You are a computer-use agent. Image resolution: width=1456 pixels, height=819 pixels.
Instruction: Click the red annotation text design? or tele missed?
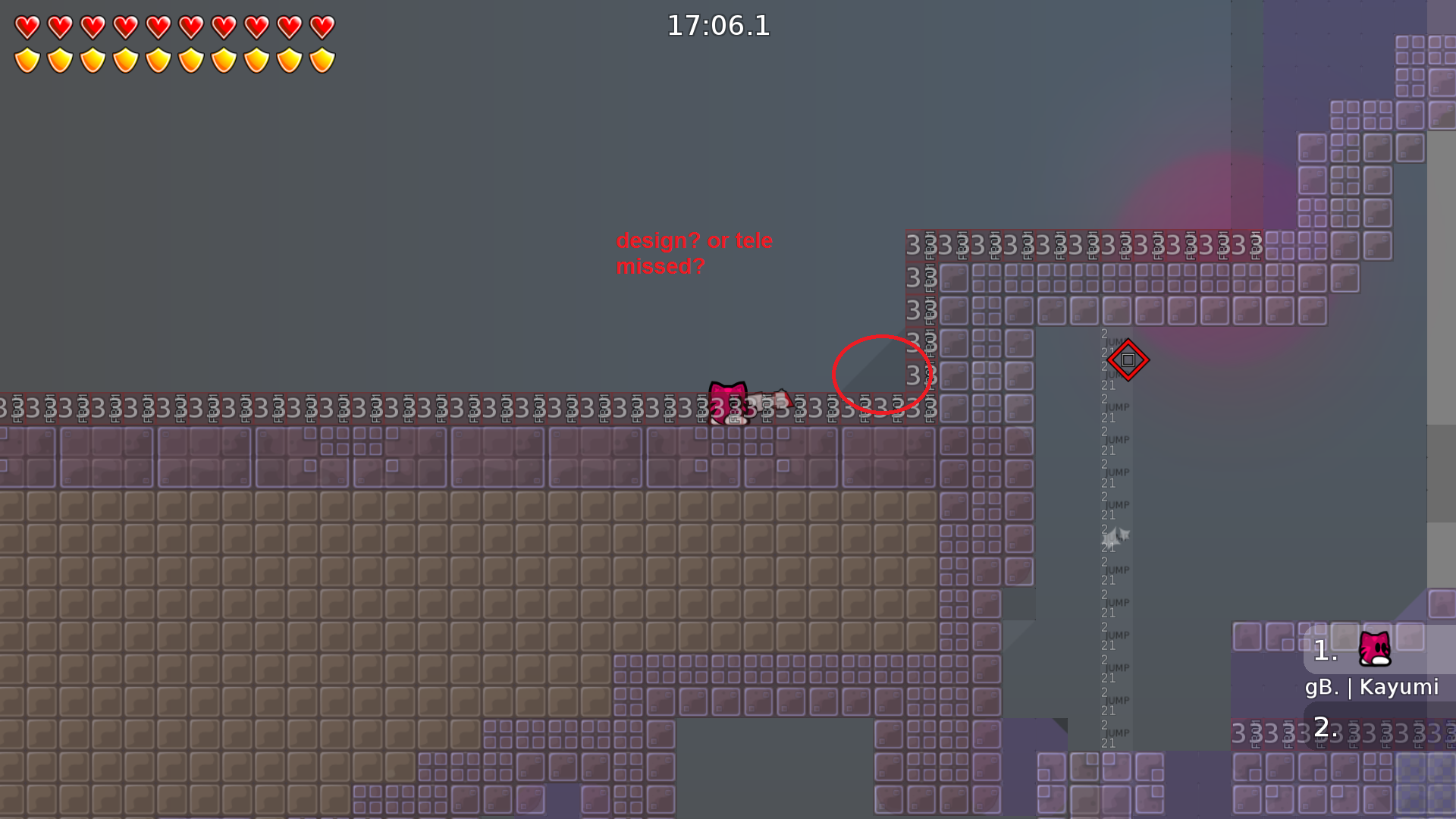pyautogui.click(x=694, y=253)
